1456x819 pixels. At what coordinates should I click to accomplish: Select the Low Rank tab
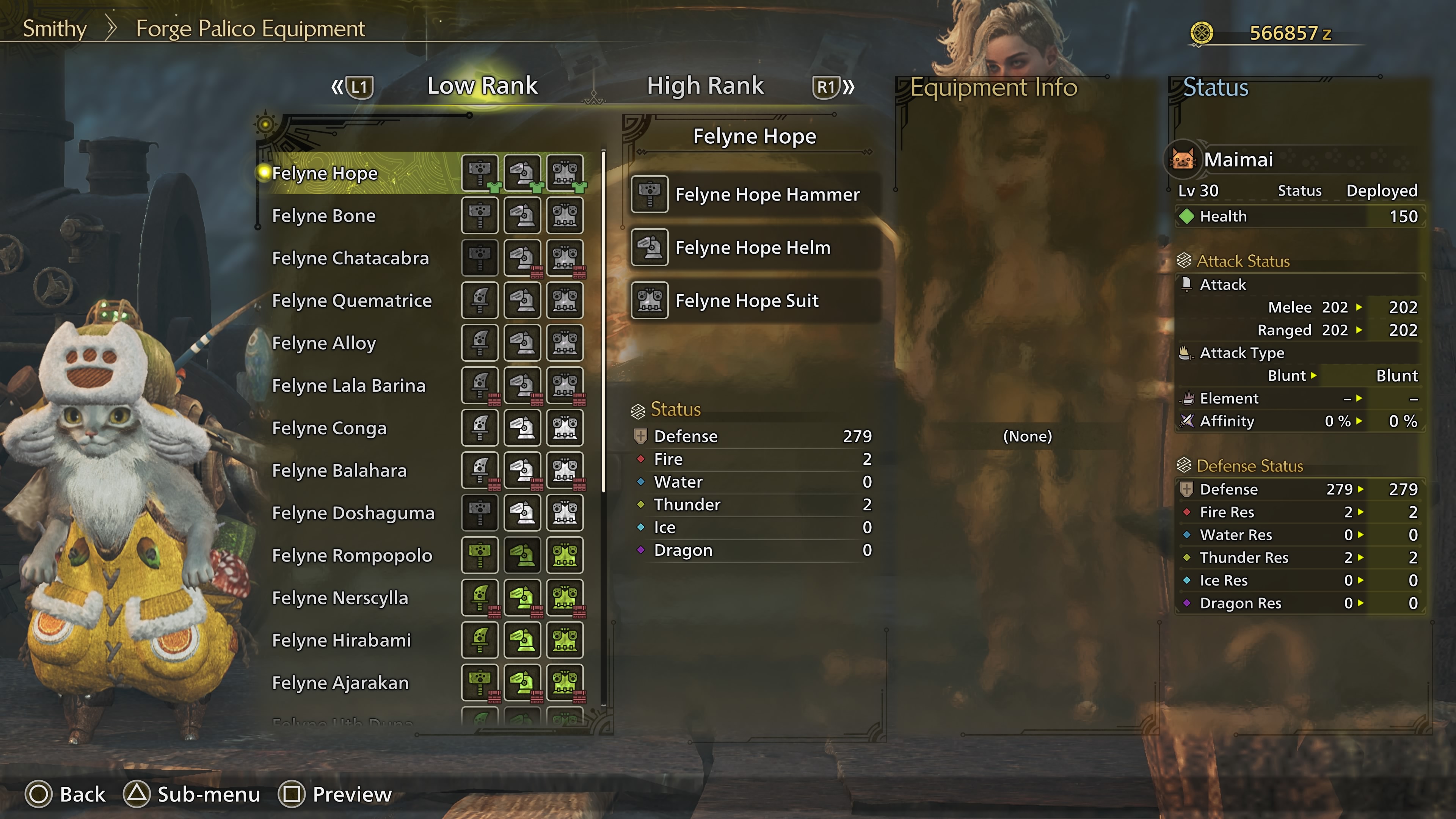[482, 86]
